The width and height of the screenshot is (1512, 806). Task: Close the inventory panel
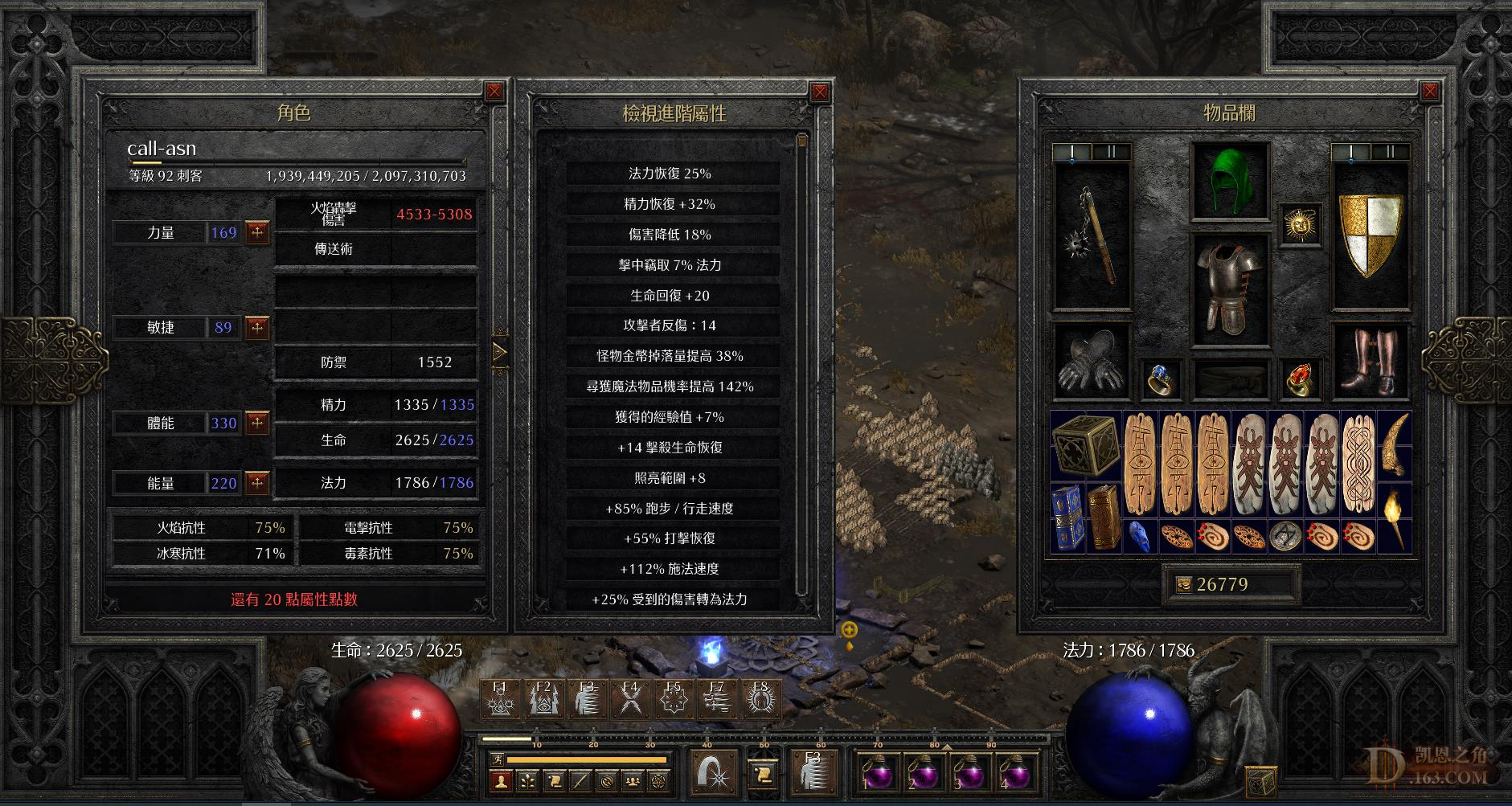pos(1429,92)
